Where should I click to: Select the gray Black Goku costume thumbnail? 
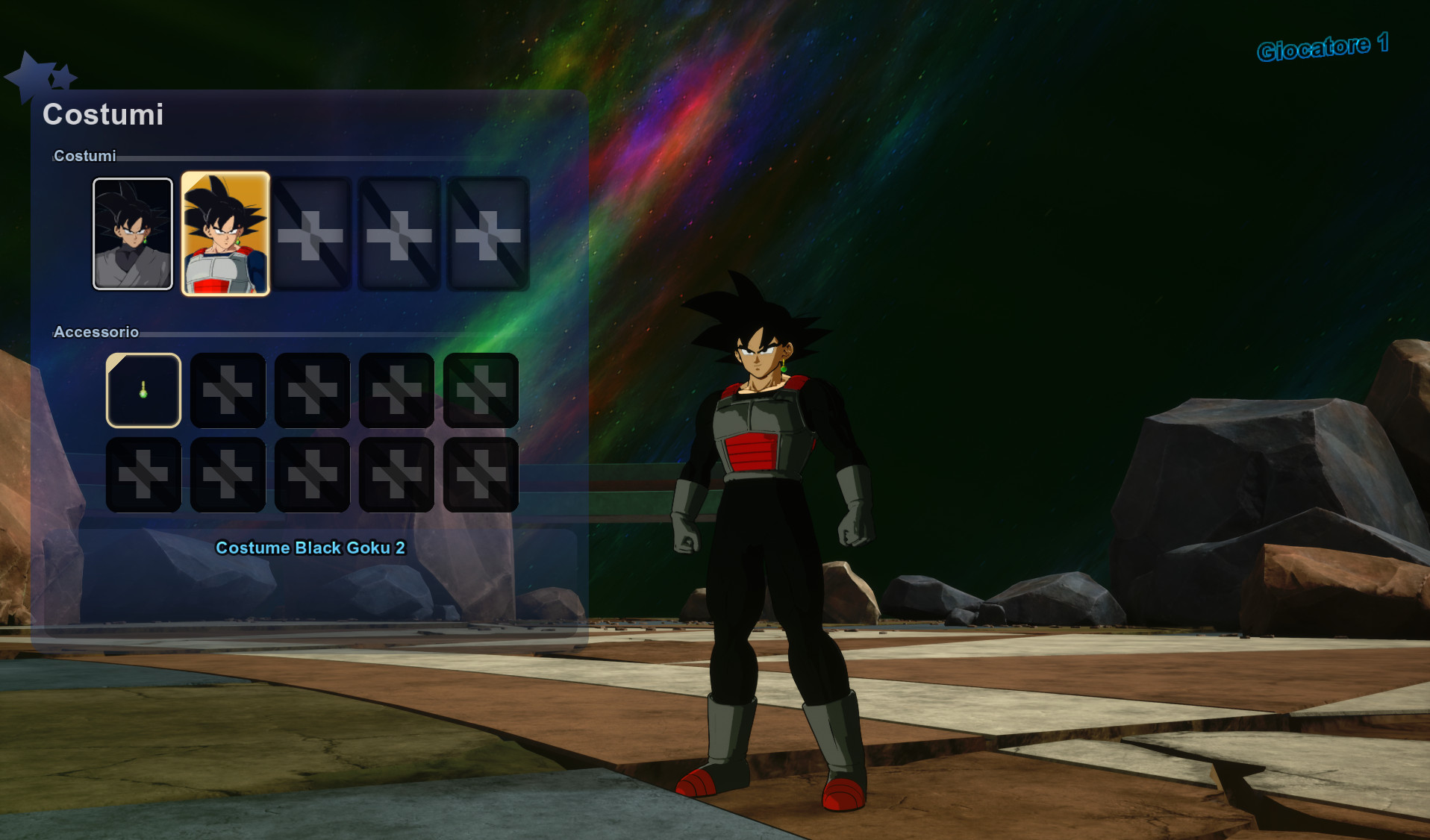(132, 233)
